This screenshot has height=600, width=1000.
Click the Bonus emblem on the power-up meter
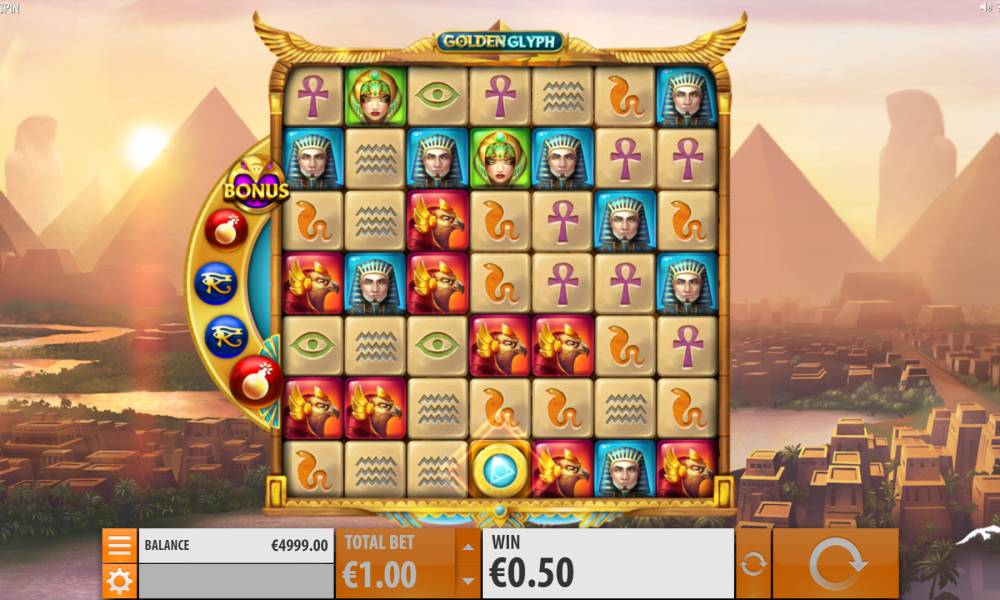(256, 187)
